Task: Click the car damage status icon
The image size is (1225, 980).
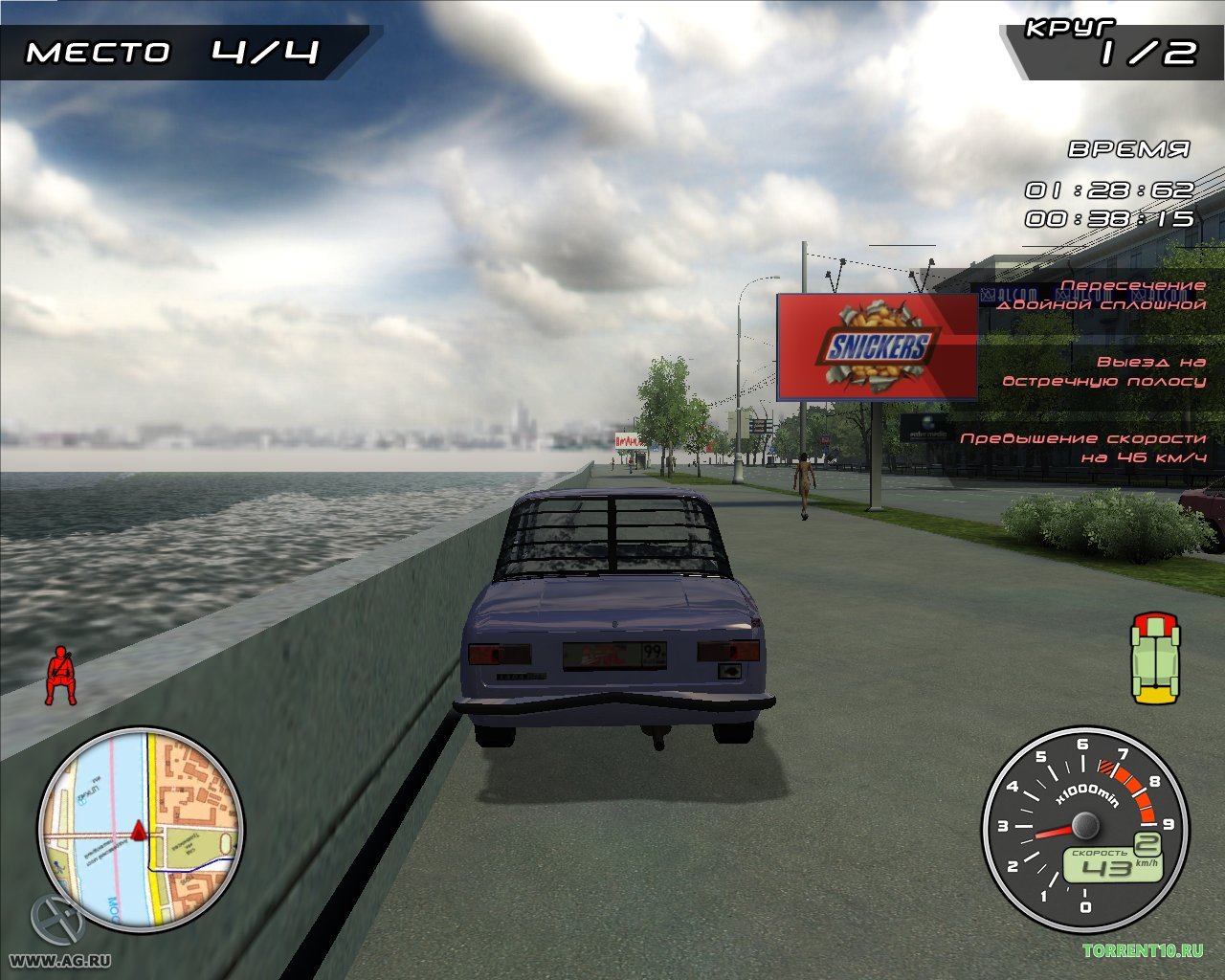Action: coord(1155,657)
